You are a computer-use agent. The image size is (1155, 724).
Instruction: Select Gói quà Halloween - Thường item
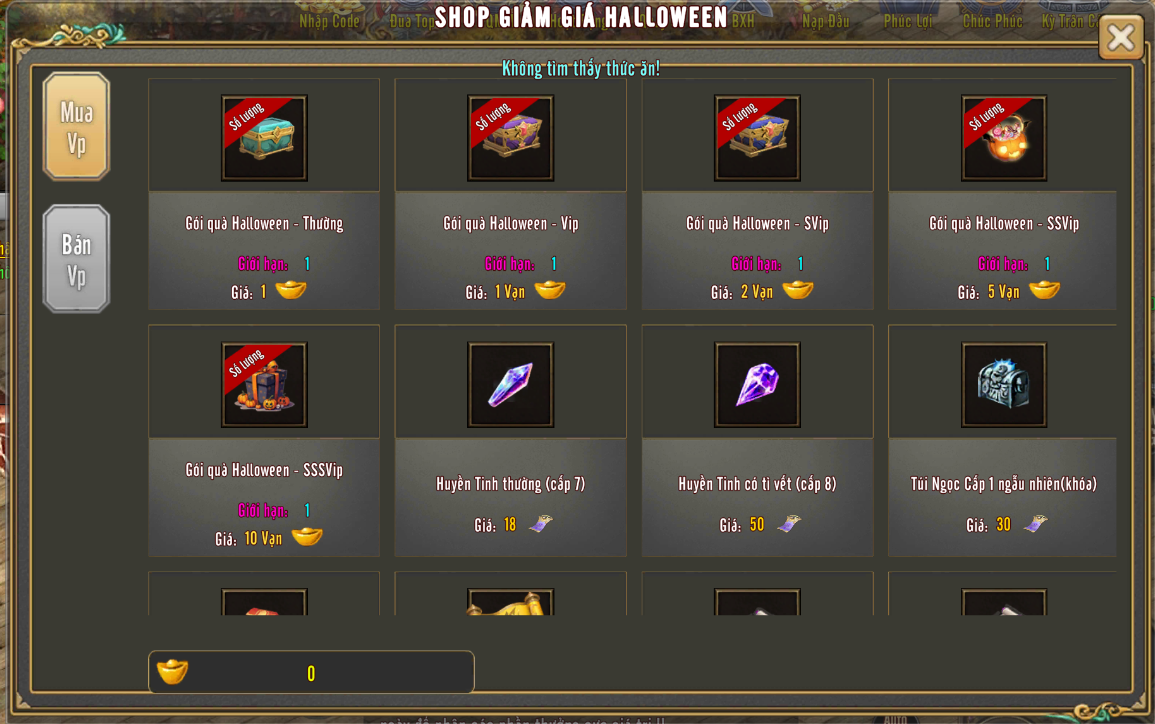coord(264,138)
